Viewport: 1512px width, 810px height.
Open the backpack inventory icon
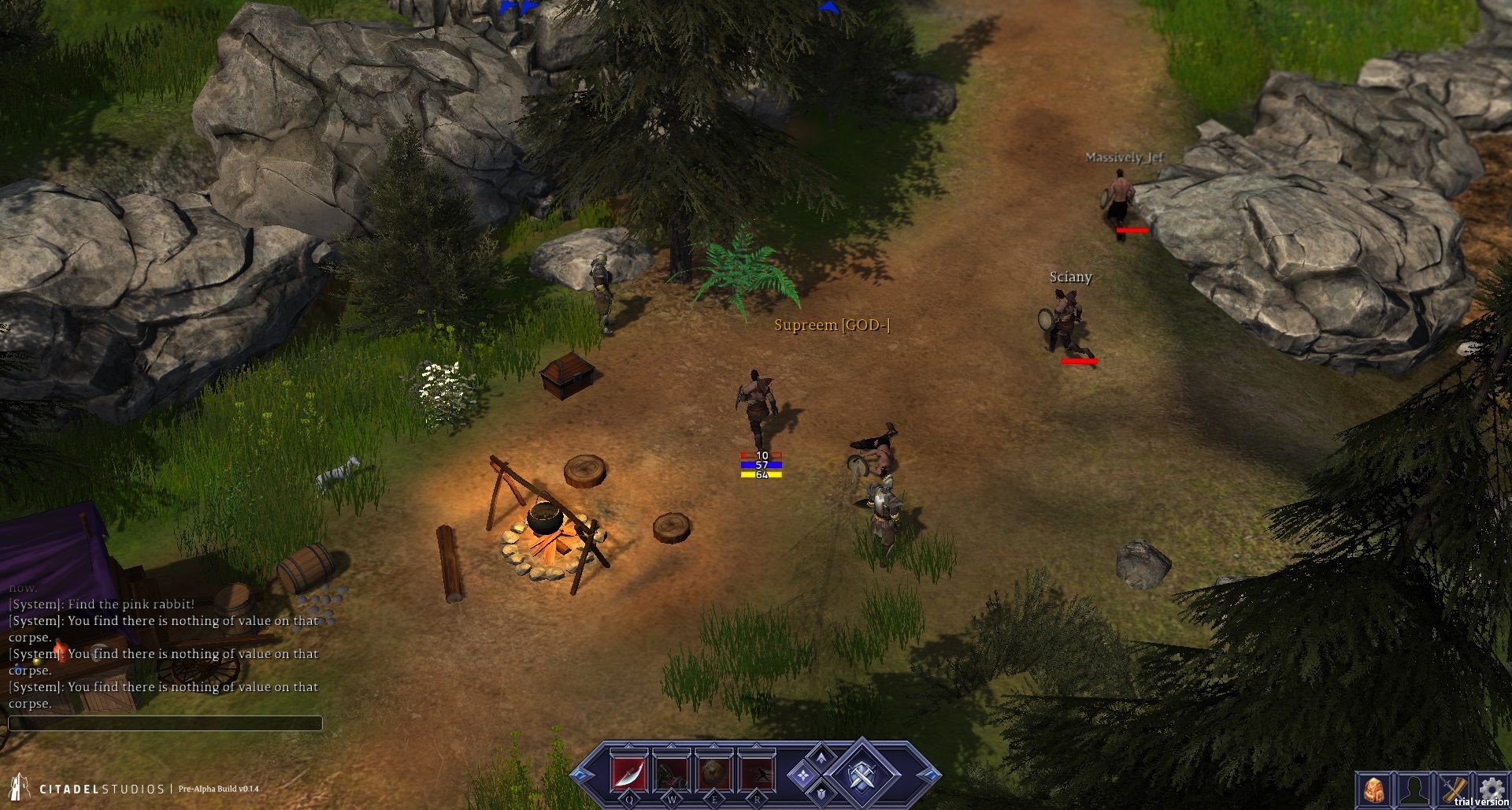point(1374,789)
